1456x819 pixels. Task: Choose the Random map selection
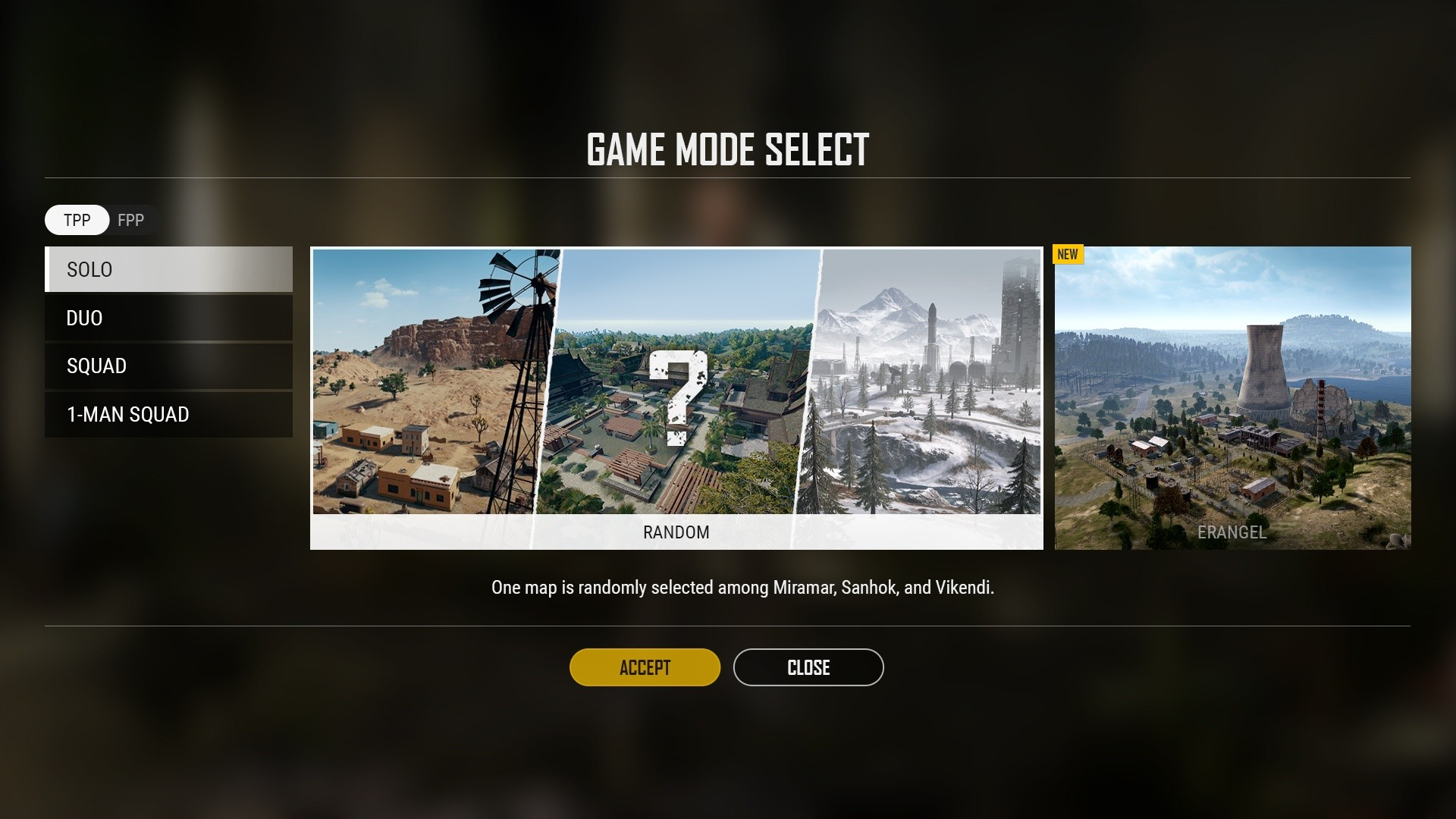pos(676,397)
